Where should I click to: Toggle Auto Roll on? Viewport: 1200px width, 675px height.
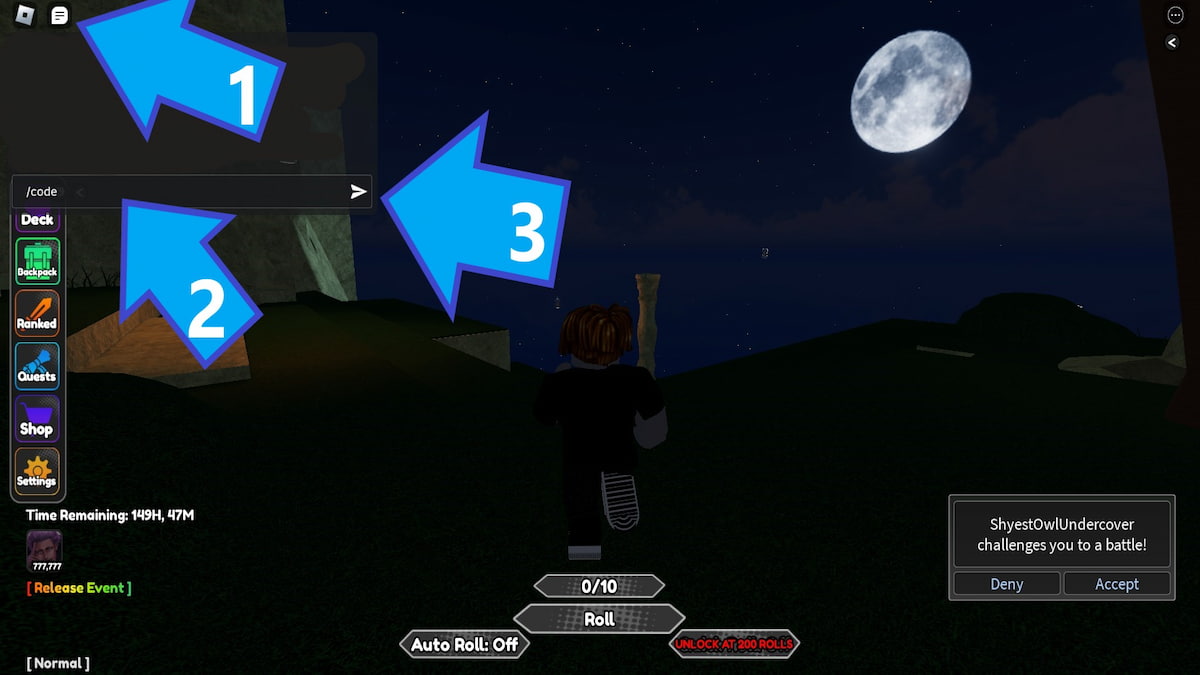[x=464, y=645]
